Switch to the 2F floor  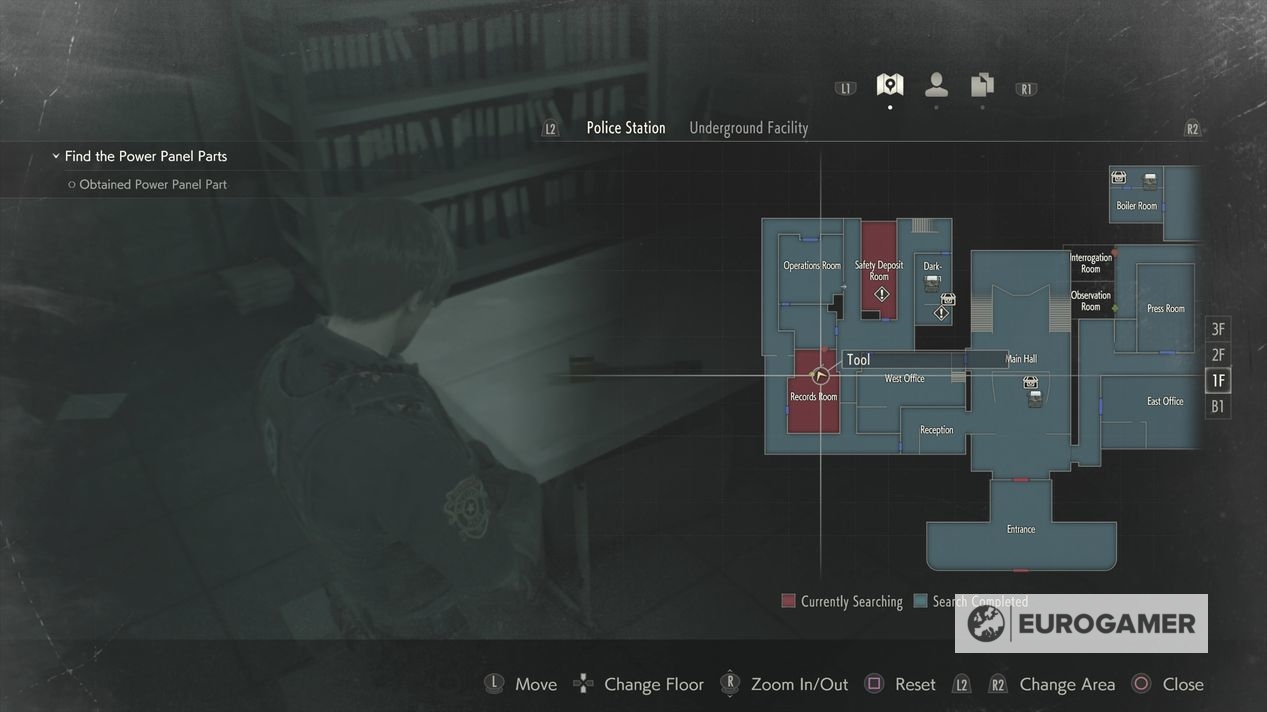click(1217, 355)
